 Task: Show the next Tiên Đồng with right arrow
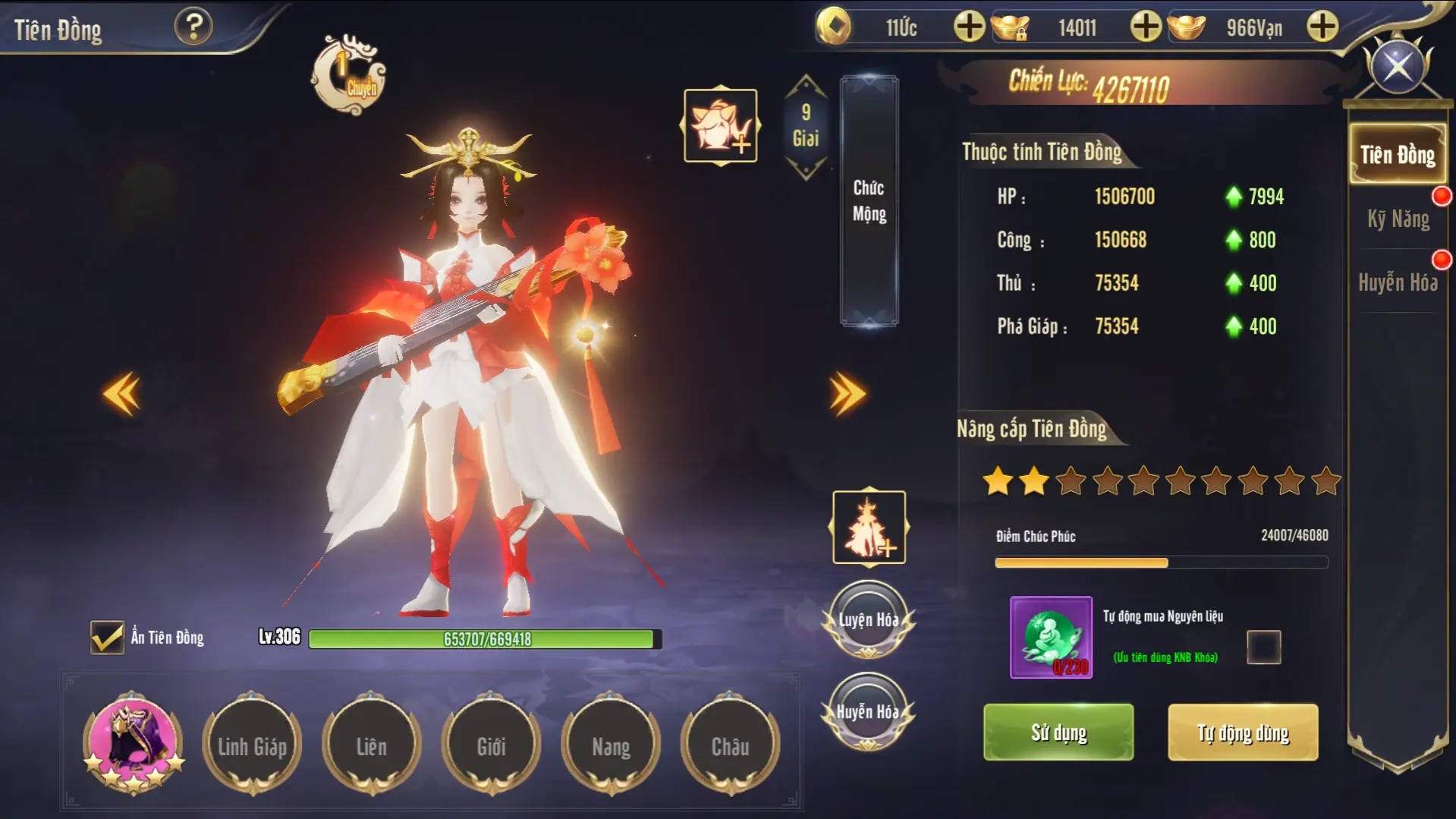847,393
